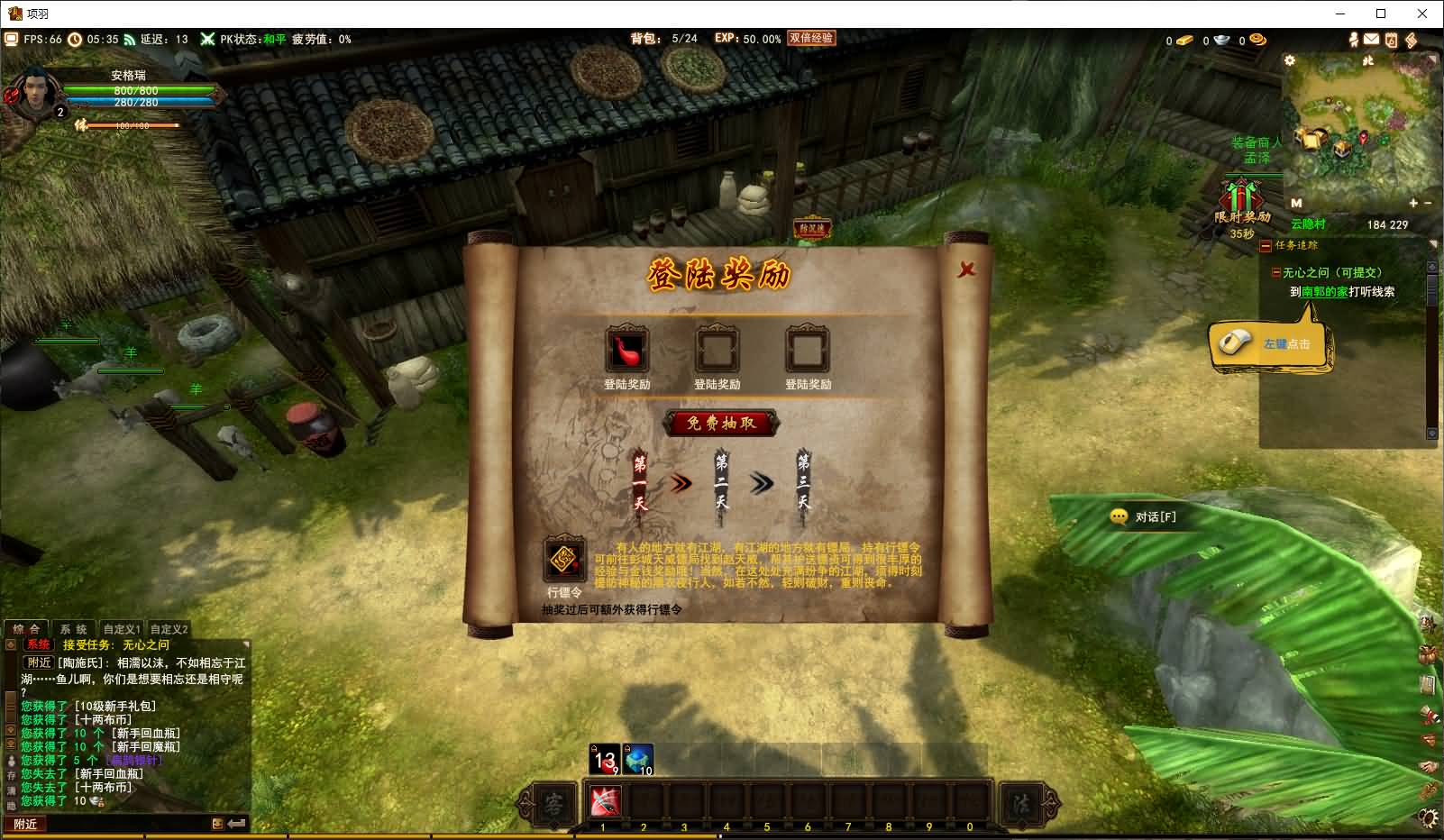Image resolution: width=1444 pixels, height=840 pixels.
Task: Select the 第一天 day marker
Action: click(640, 482)
